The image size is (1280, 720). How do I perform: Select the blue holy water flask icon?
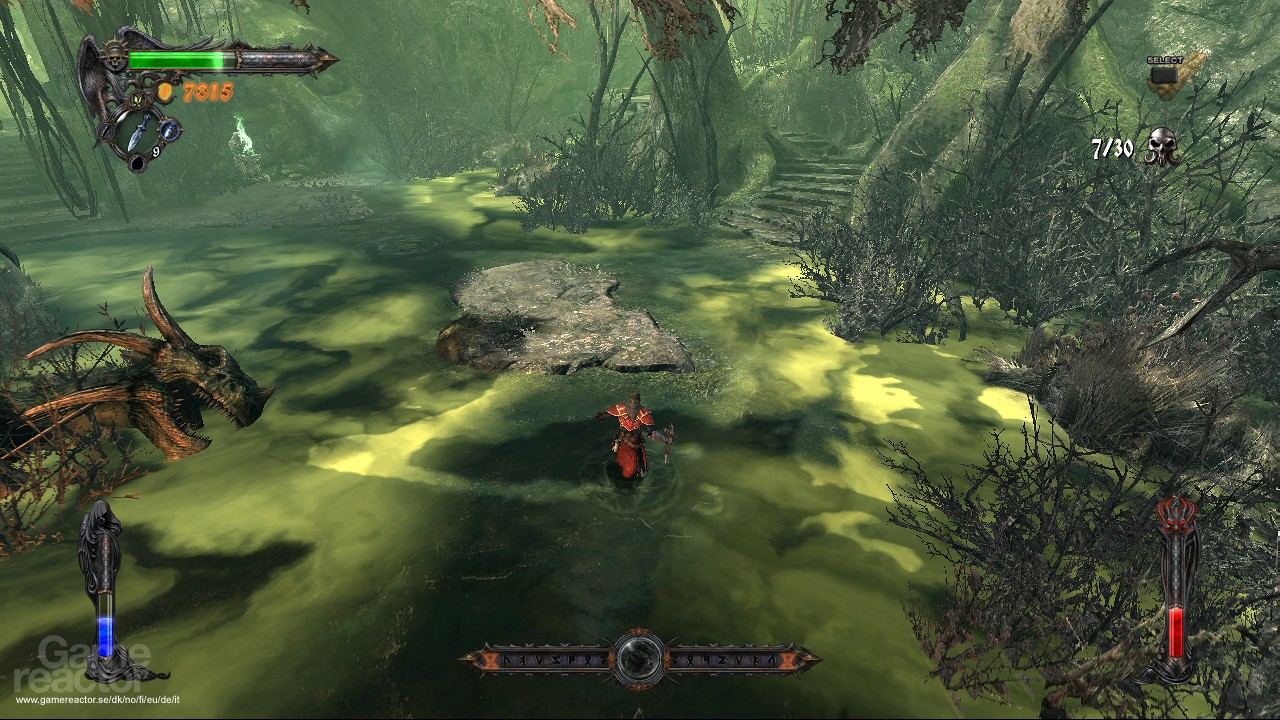[170, 128]
